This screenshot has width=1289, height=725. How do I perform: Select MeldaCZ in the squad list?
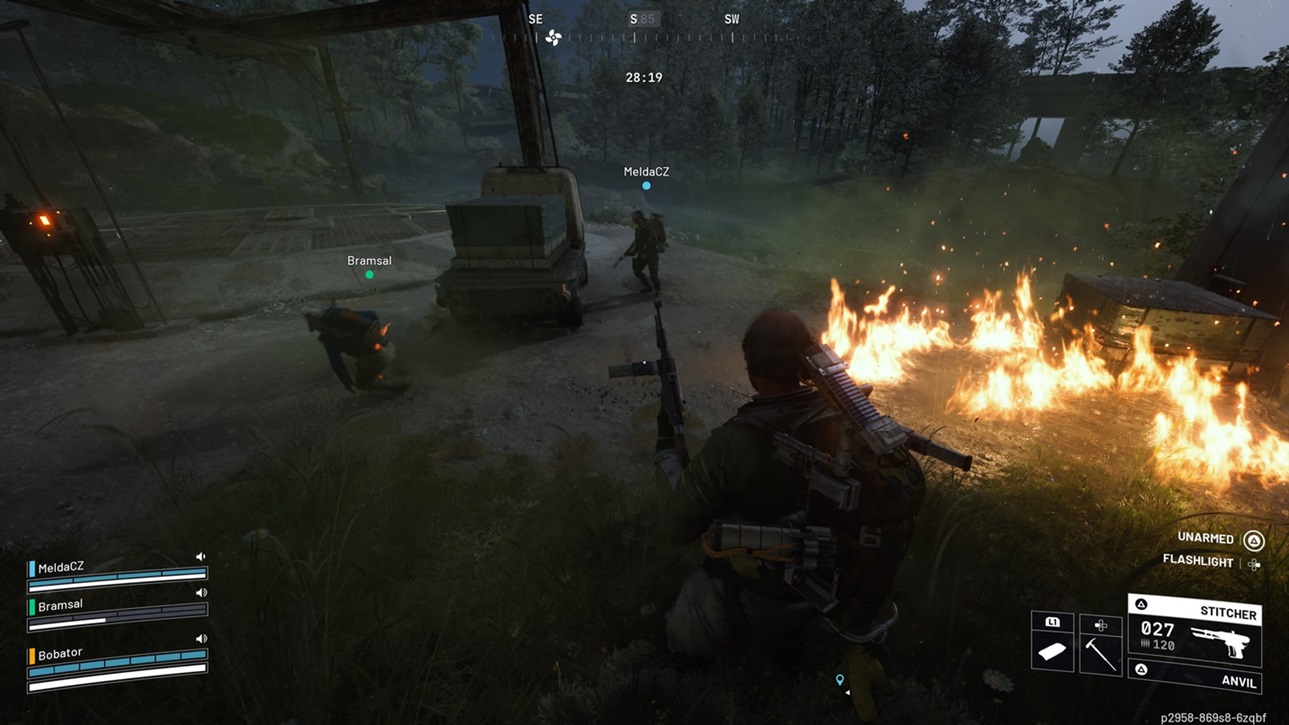click(61, 567)
